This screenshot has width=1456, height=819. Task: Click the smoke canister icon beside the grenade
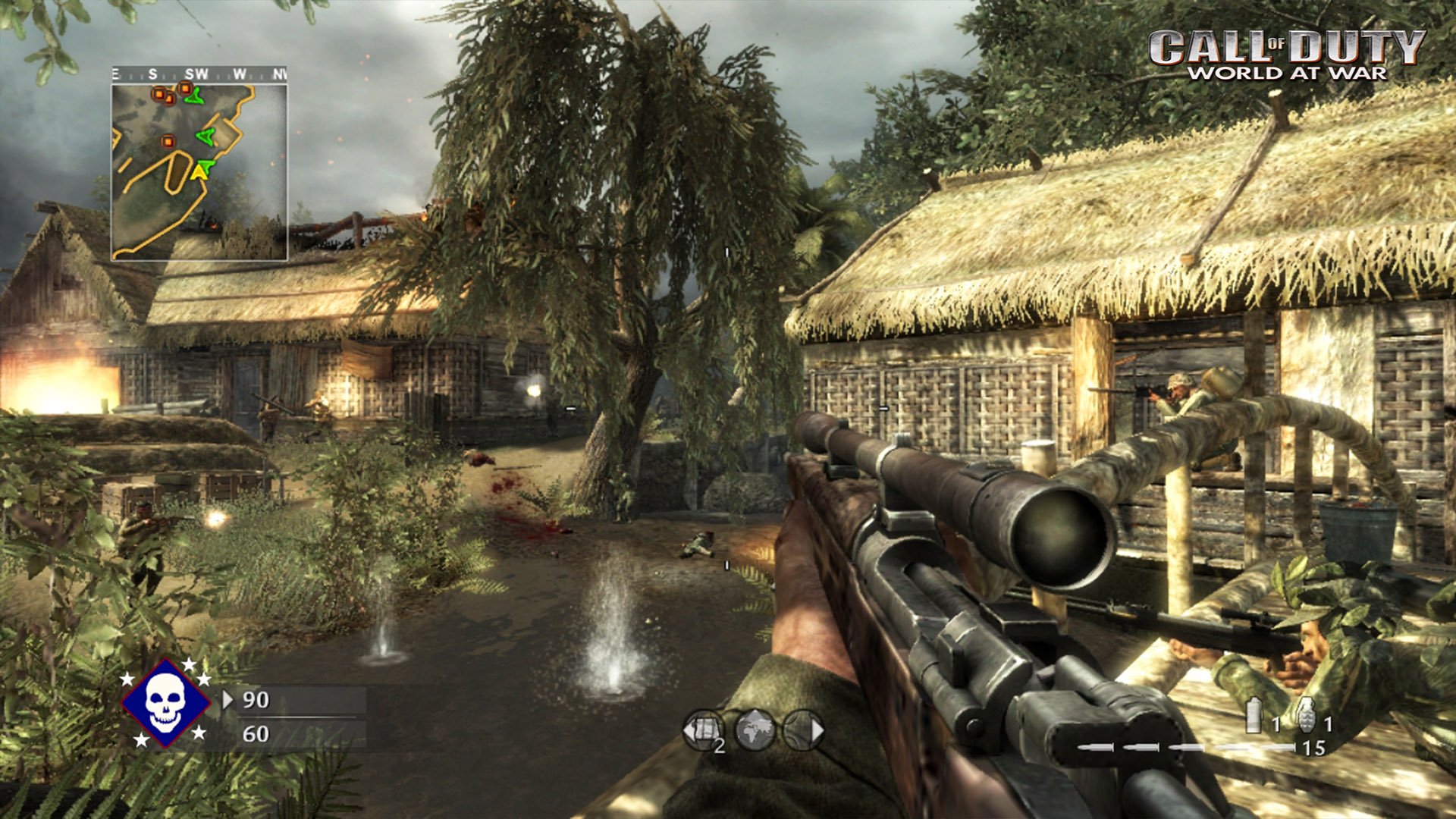(1254, 714)
